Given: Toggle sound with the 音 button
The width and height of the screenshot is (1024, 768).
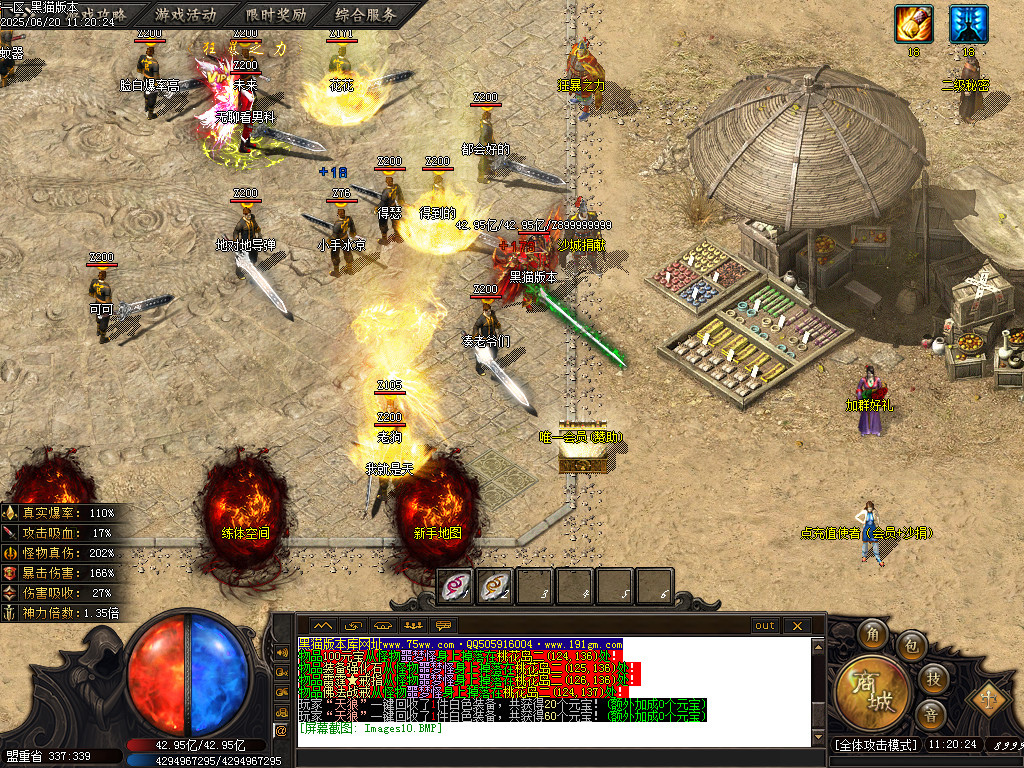Looking at the screenshot, I should click(x=930, y=715).
